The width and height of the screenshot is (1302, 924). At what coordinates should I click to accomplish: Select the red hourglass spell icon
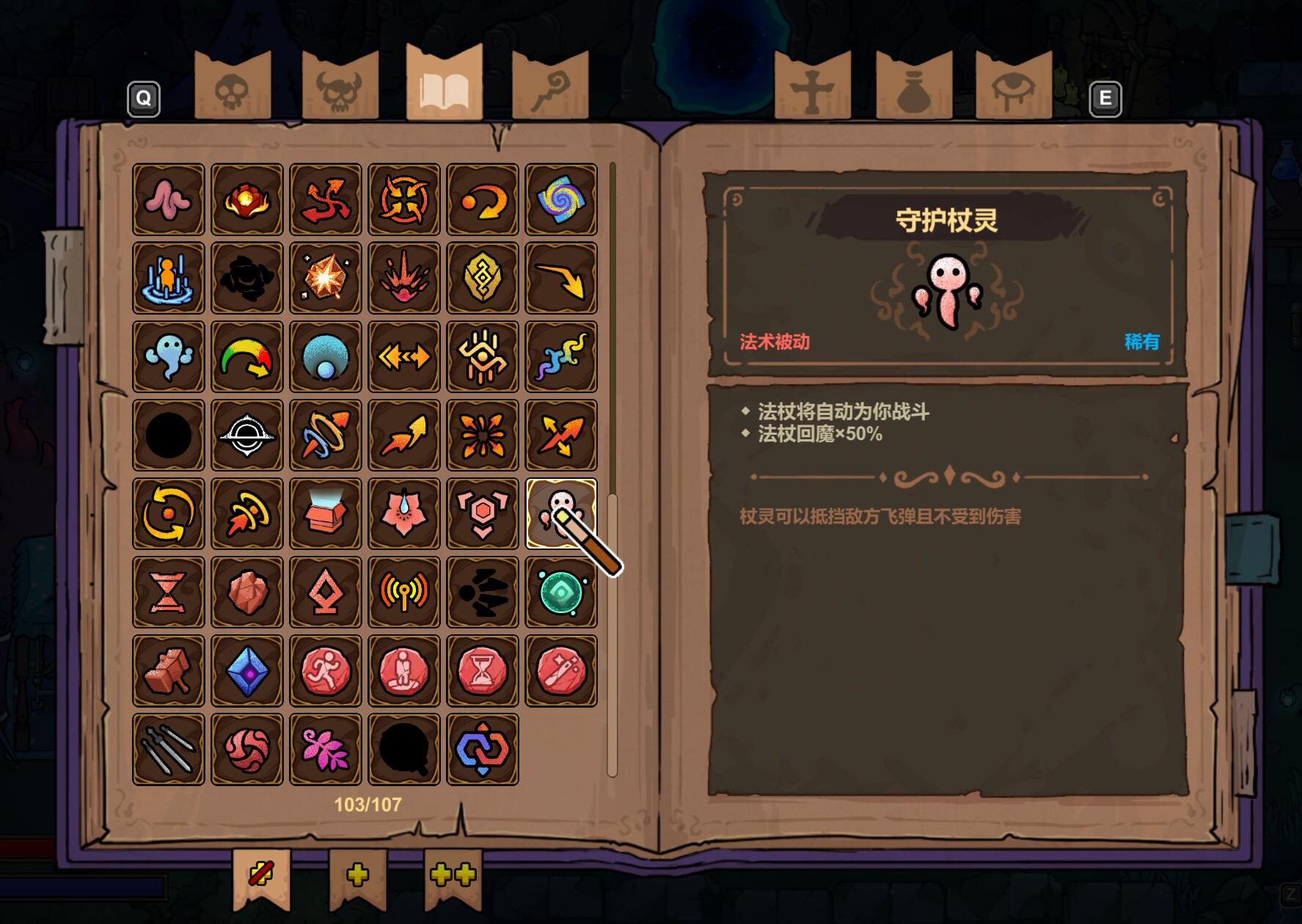point(169,592)
